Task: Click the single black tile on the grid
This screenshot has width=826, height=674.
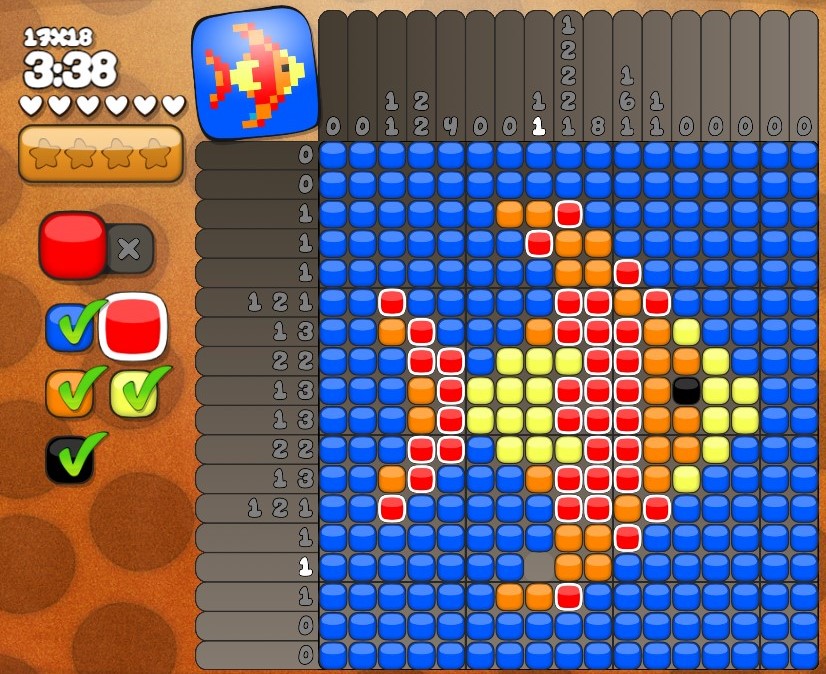Action: 686,390
